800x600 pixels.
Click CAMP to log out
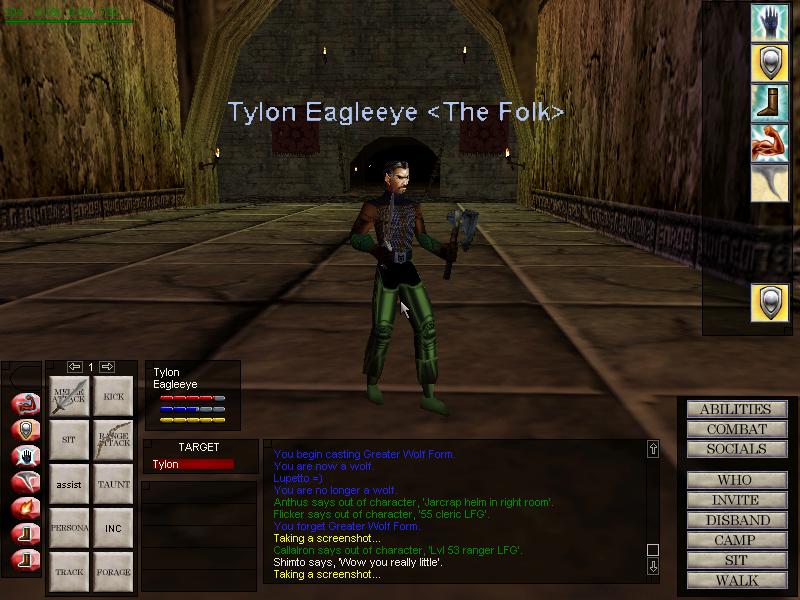click(x=735, y=540)
